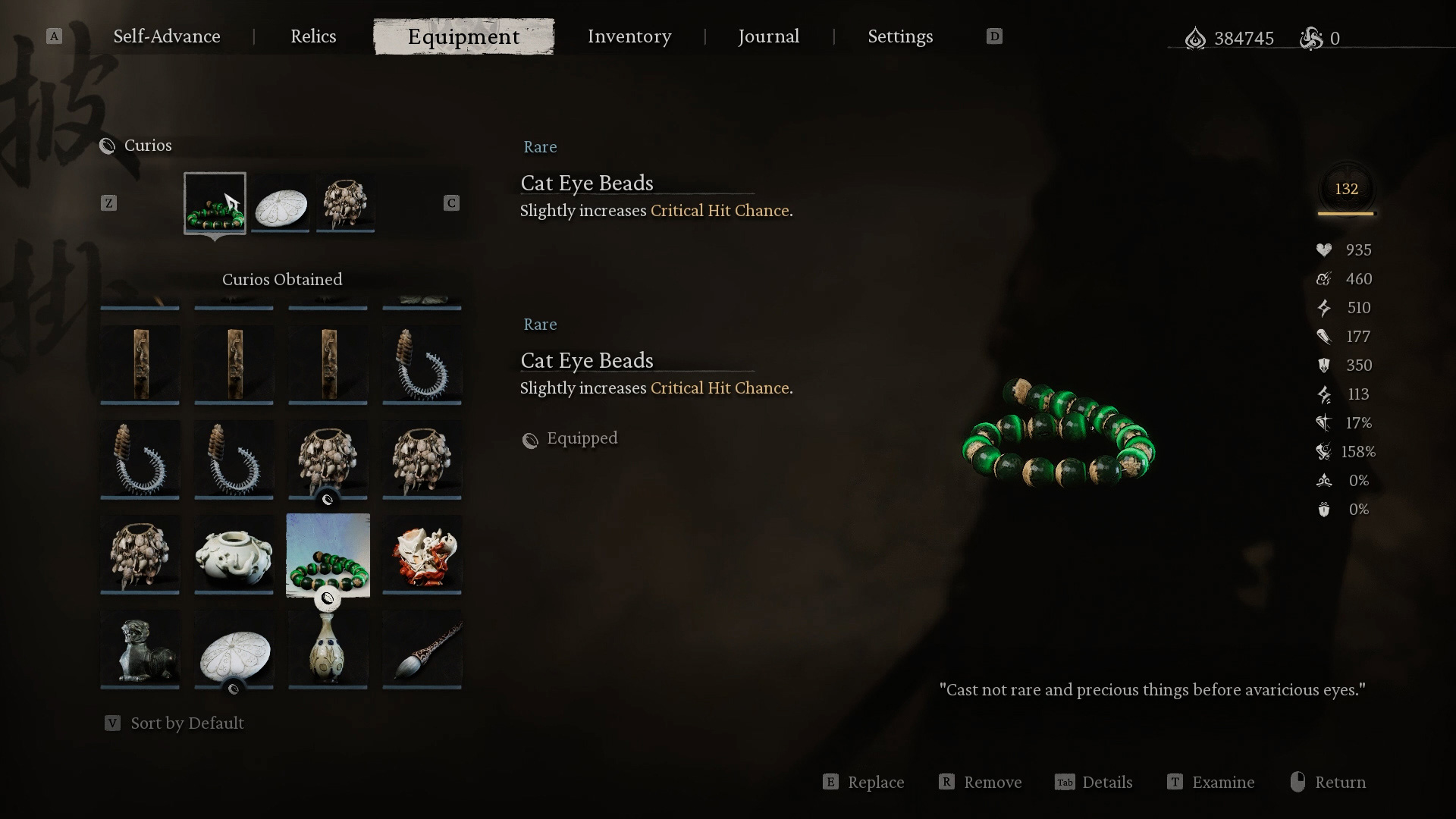Pick the white ceramic pot curio
Image resolution: width=1456 pixels, height=819 pixels.
click(234, 554)
